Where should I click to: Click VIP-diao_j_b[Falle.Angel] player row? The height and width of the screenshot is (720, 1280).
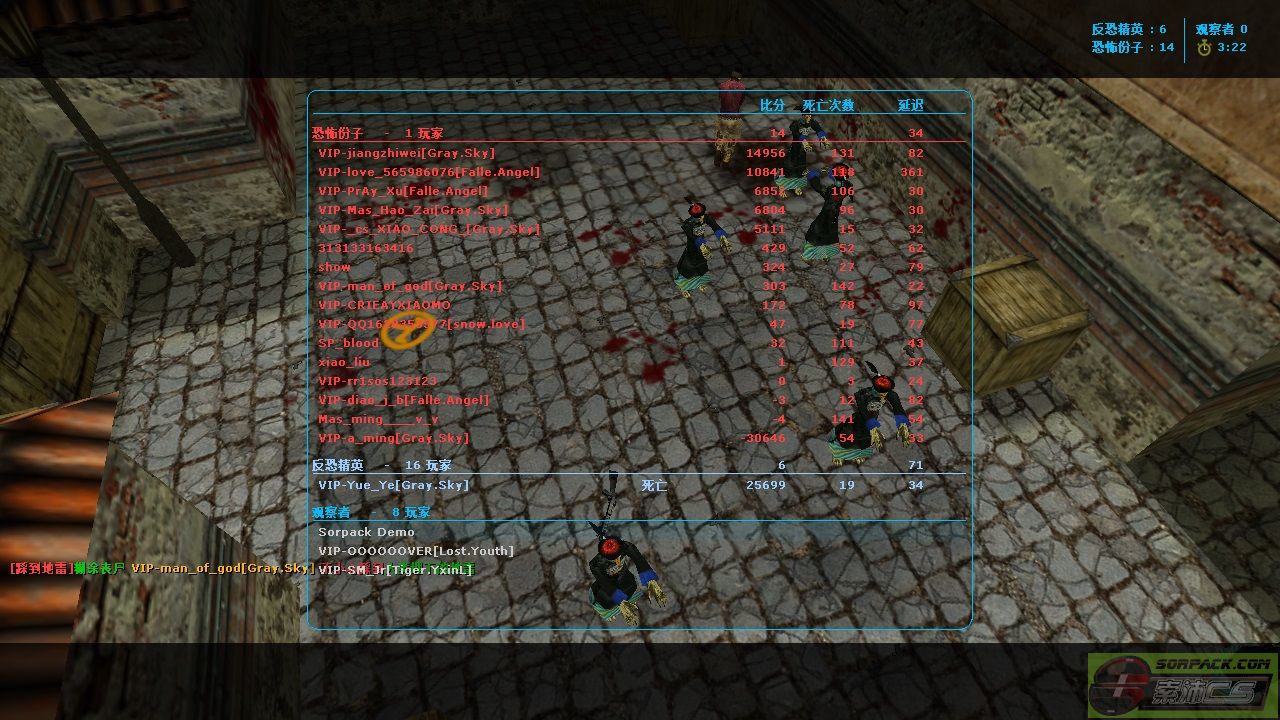pos(404,400)
